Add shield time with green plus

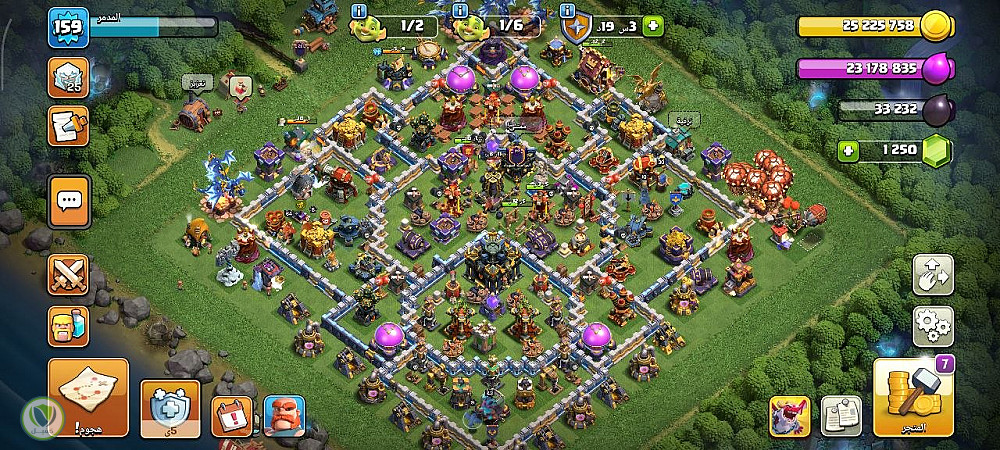(x=653, y=27)
